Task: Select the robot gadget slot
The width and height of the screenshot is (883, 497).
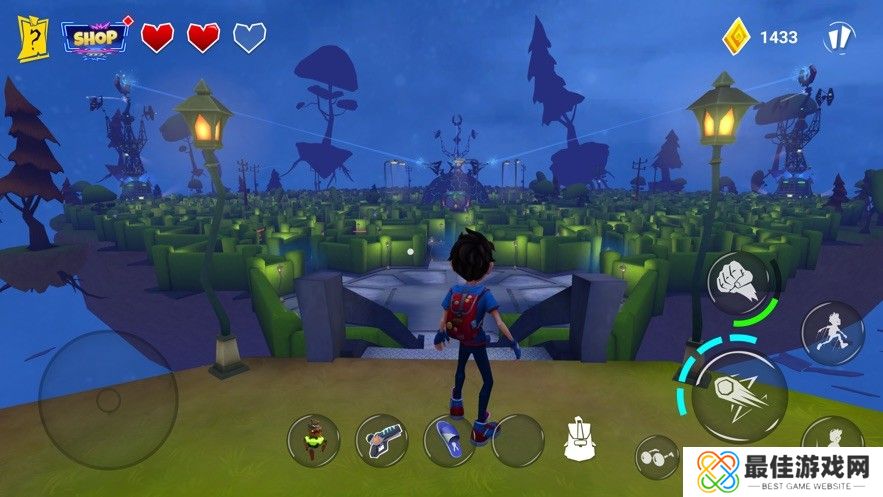Action: [313, 440]
